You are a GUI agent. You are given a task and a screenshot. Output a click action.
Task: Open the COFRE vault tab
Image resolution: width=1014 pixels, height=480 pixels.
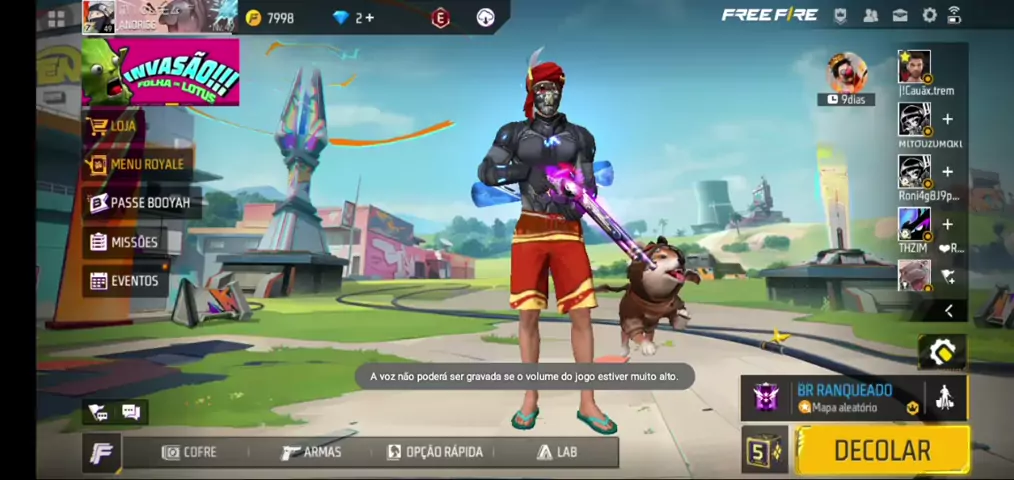[x=189, y=452]
